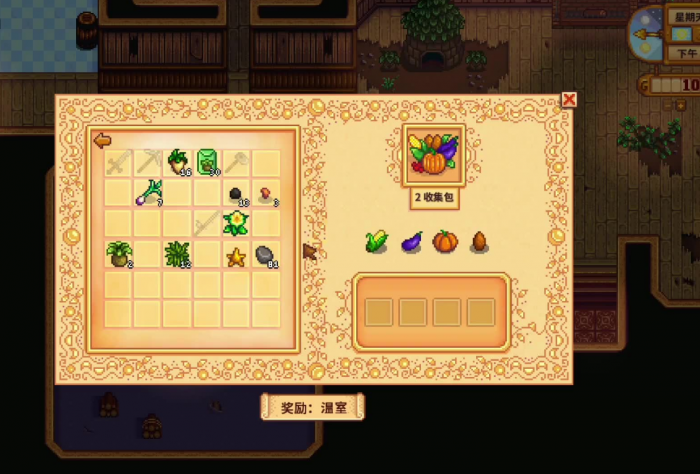Go back using the orange arrow

coord(102,141)
